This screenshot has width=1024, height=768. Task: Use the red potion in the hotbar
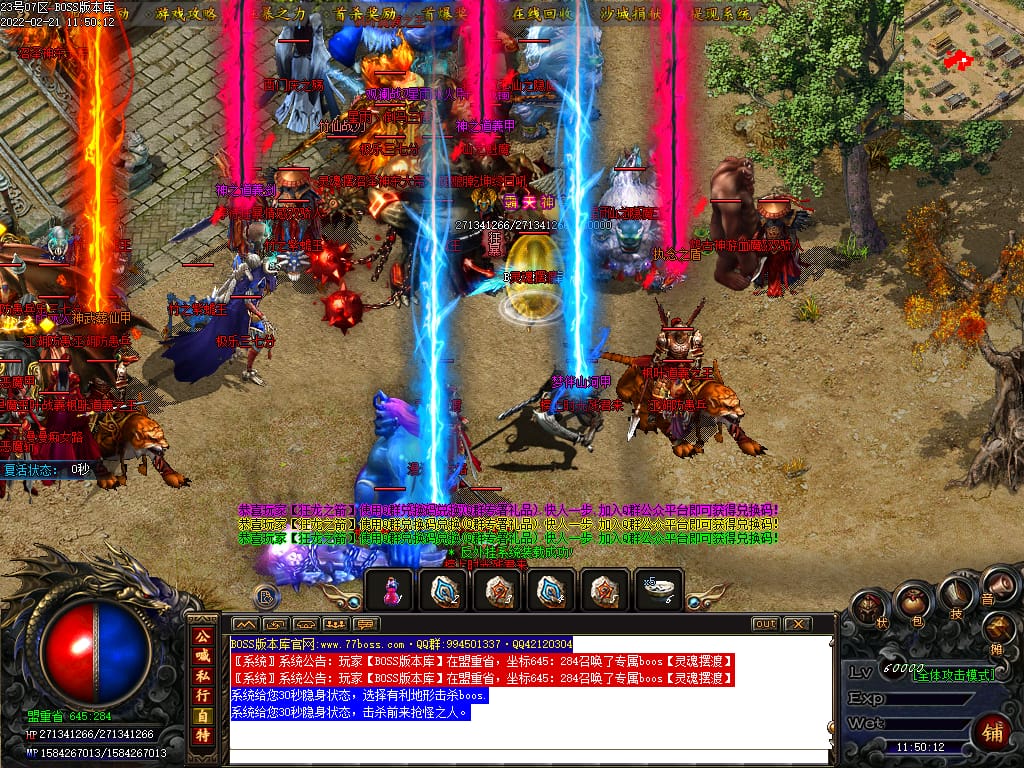pos(391,591)
